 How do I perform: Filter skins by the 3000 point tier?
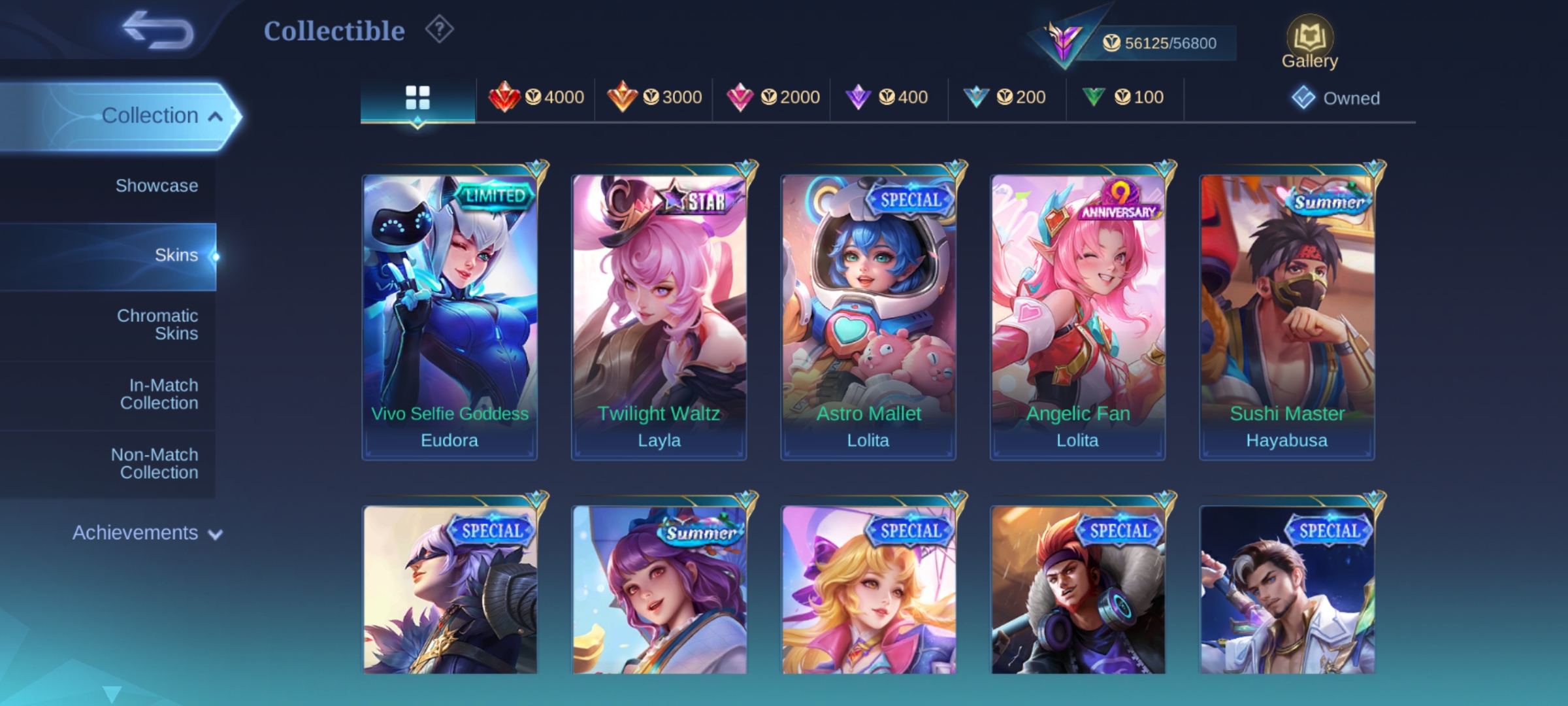654,97
